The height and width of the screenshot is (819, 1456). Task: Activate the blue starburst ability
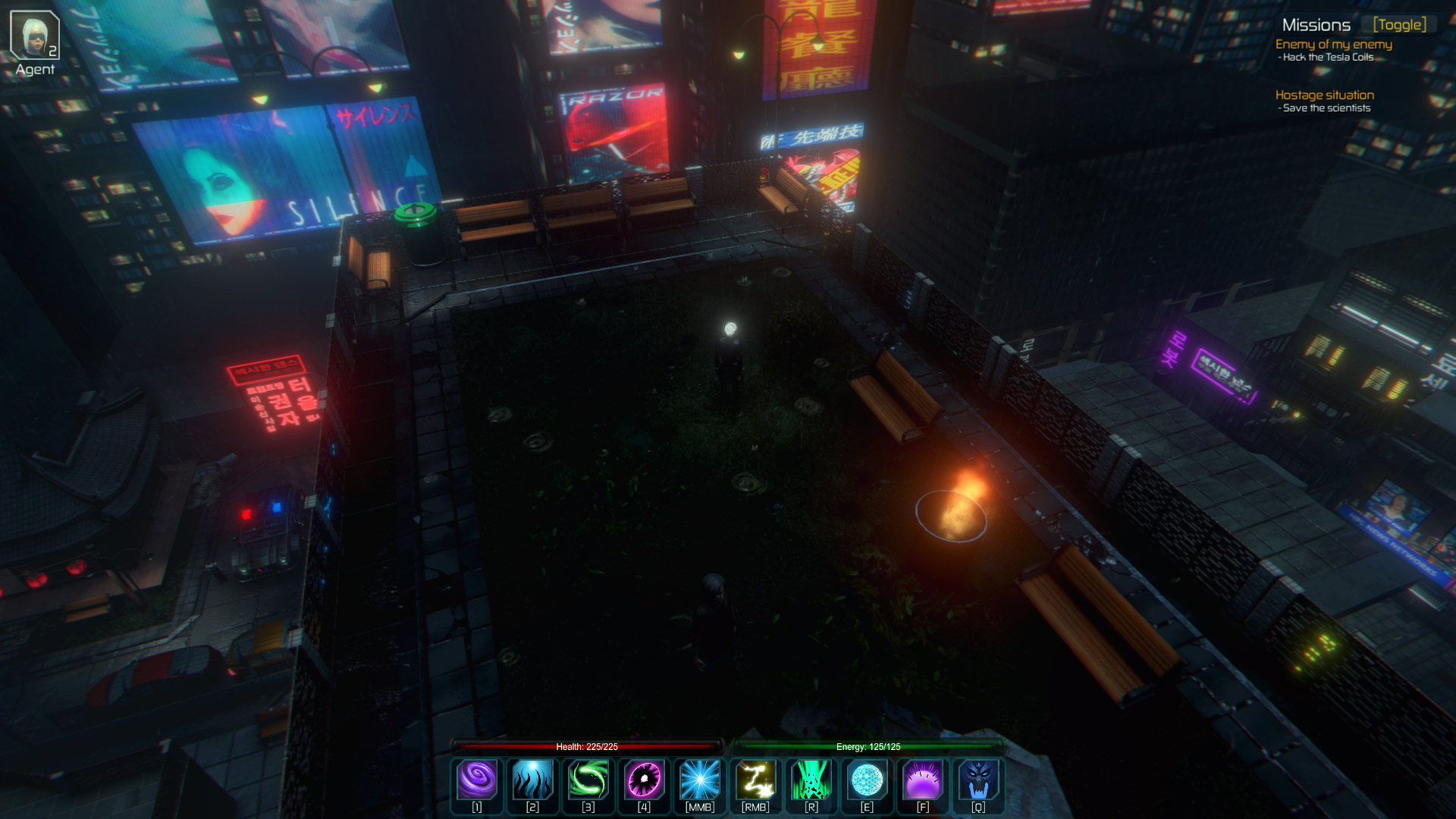point(700,780)
